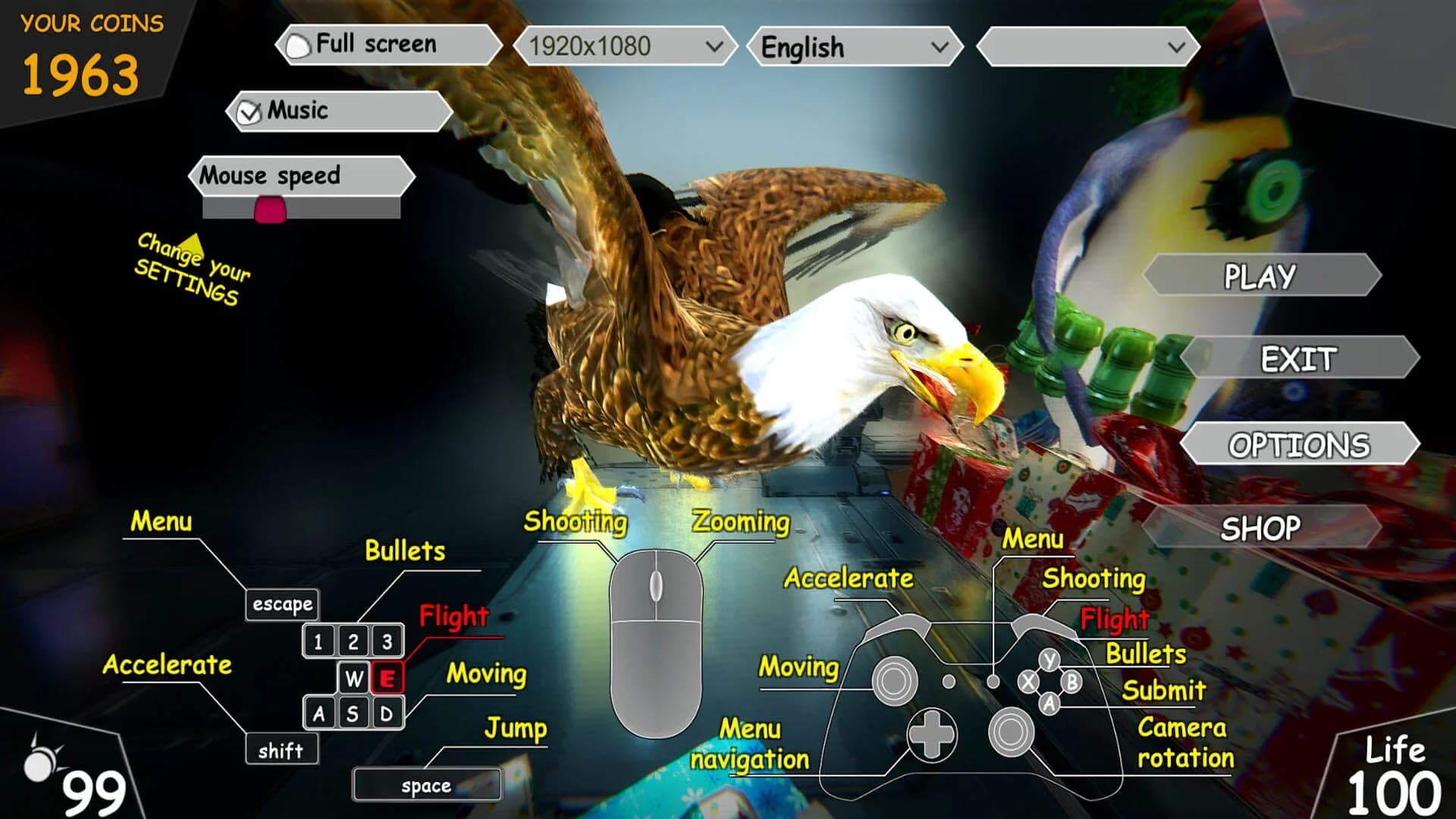The width and height of the screenshot is (1456, 819).
Task: Go to the SHOP screen
Action: tap(1260, 529)
